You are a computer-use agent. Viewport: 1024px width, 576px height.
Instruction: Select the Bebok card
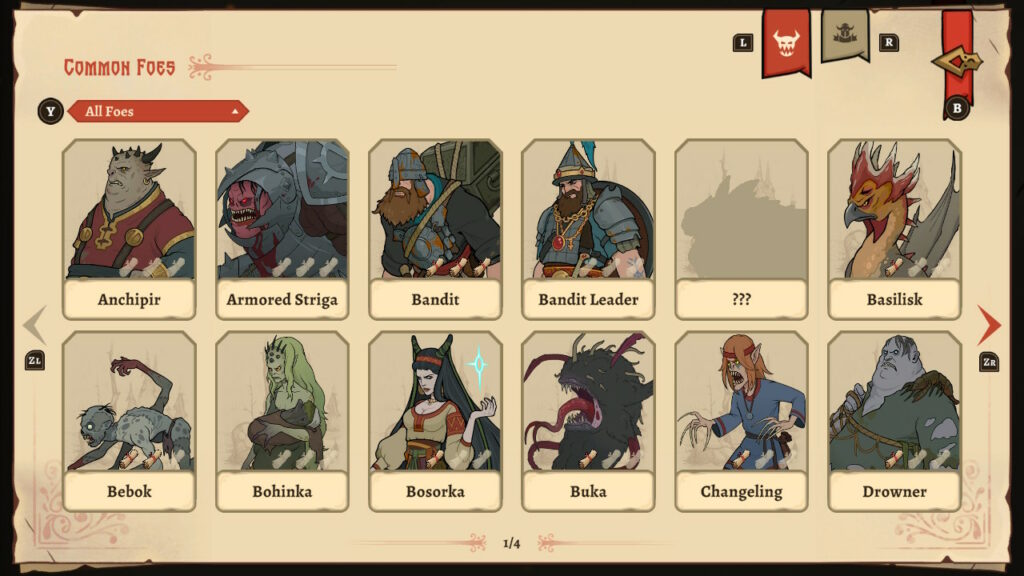[x=129, y=420]
